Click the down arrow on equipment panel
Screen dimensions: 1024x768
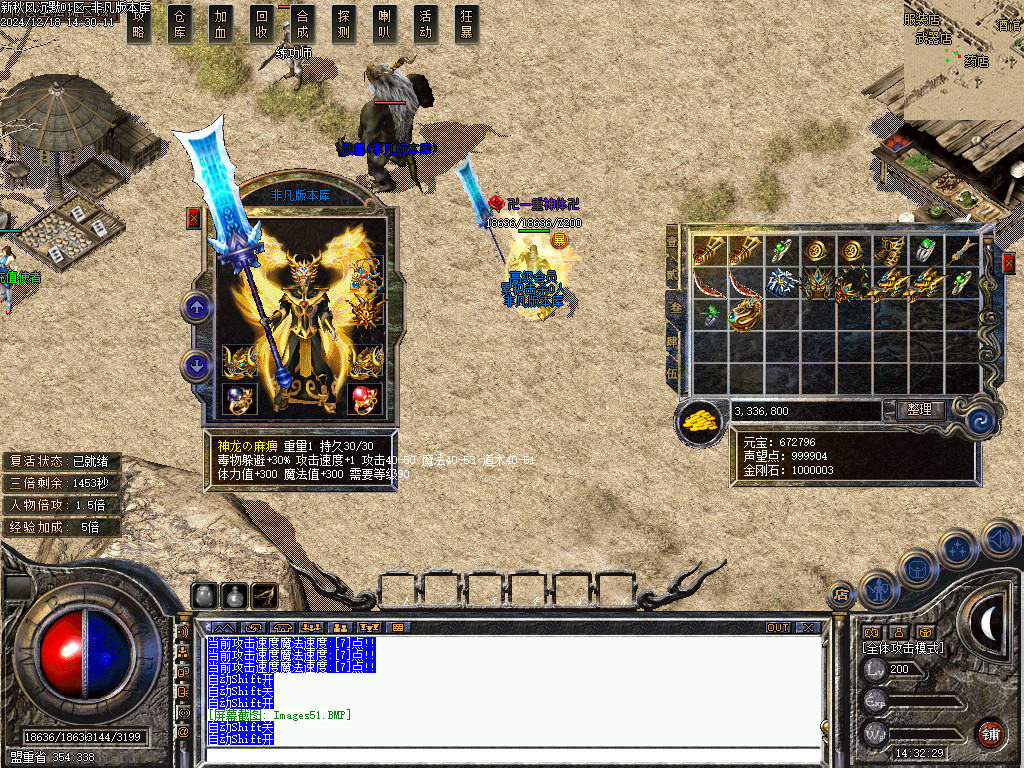pyautogui.click(x=197, y=366)
